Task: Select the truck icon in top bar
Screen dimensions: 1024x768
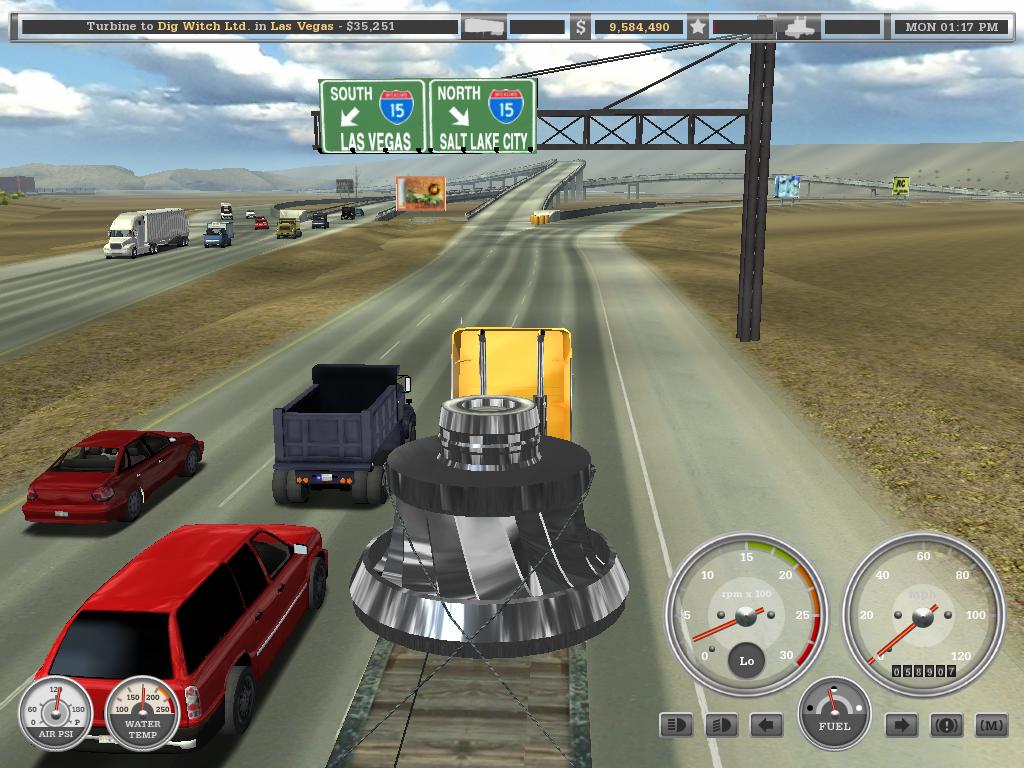Action: click(802, 27)
